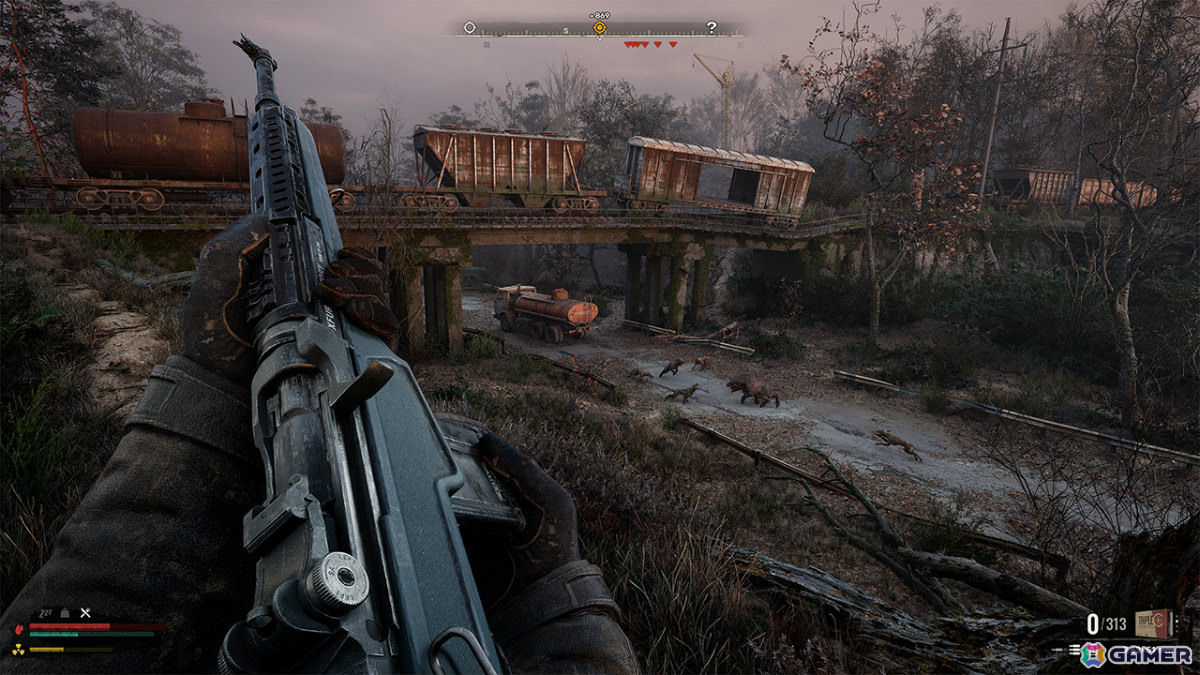The image size is (1200, 675).
Task: Select the Triple ammo box icon
Action: click(x=1153, y=623)
